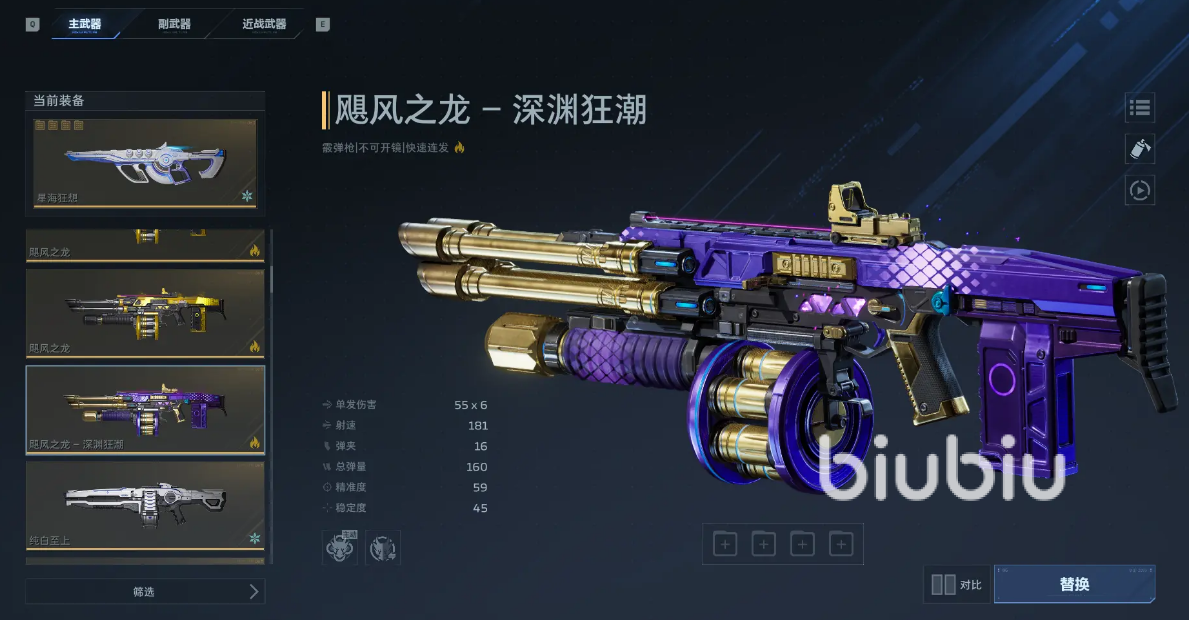Select the equipped 星海狂想 weapon card
Image resolution: width=1189 pixels, height=620 pixels.
click(145, 163)
